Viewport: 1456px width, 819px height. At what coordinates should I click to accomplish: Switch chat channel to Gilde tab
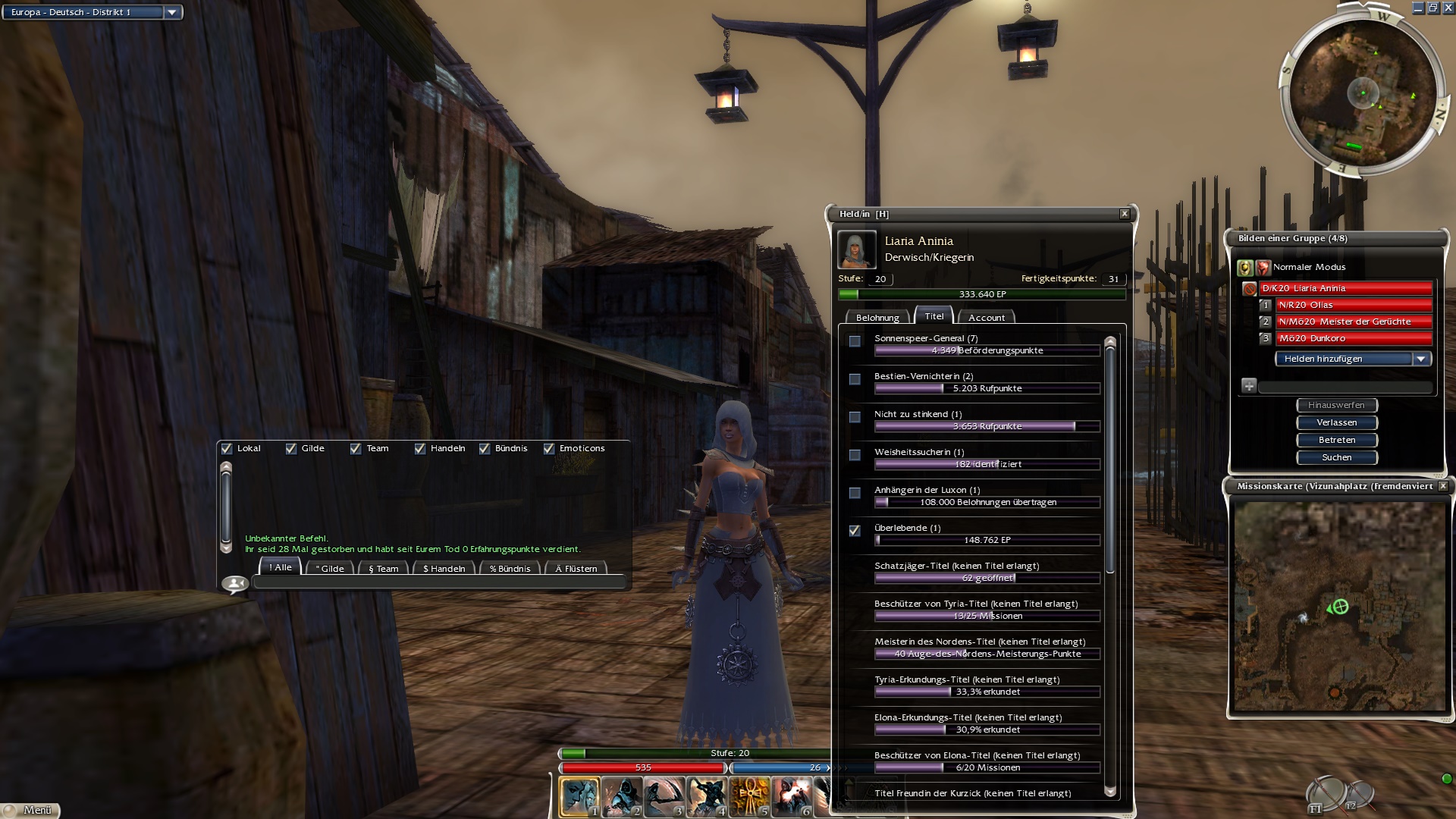click(x=330, y=568)
